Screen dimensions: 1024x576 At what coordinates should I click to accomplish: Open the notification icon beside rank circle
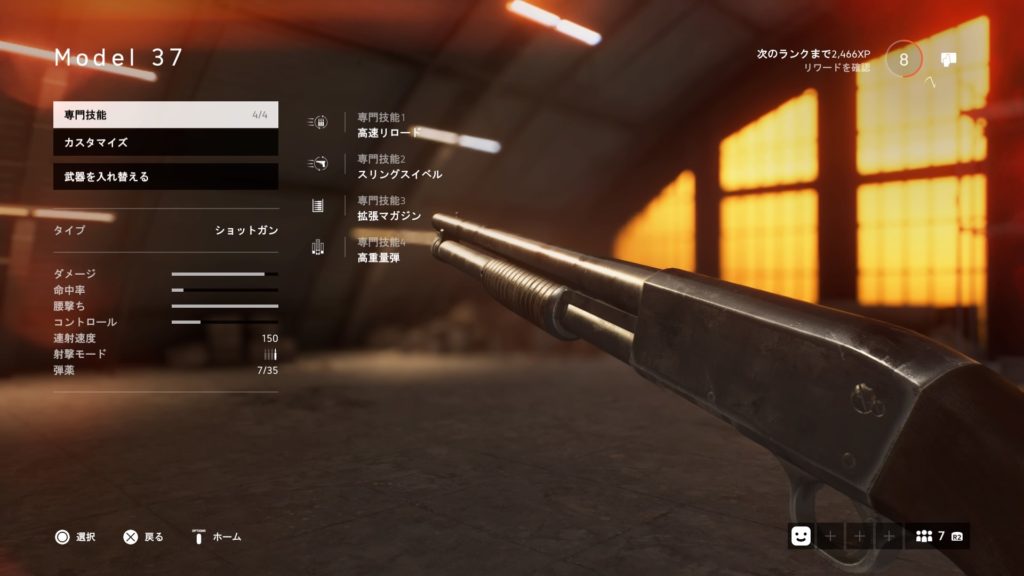[x=948, y=59]
